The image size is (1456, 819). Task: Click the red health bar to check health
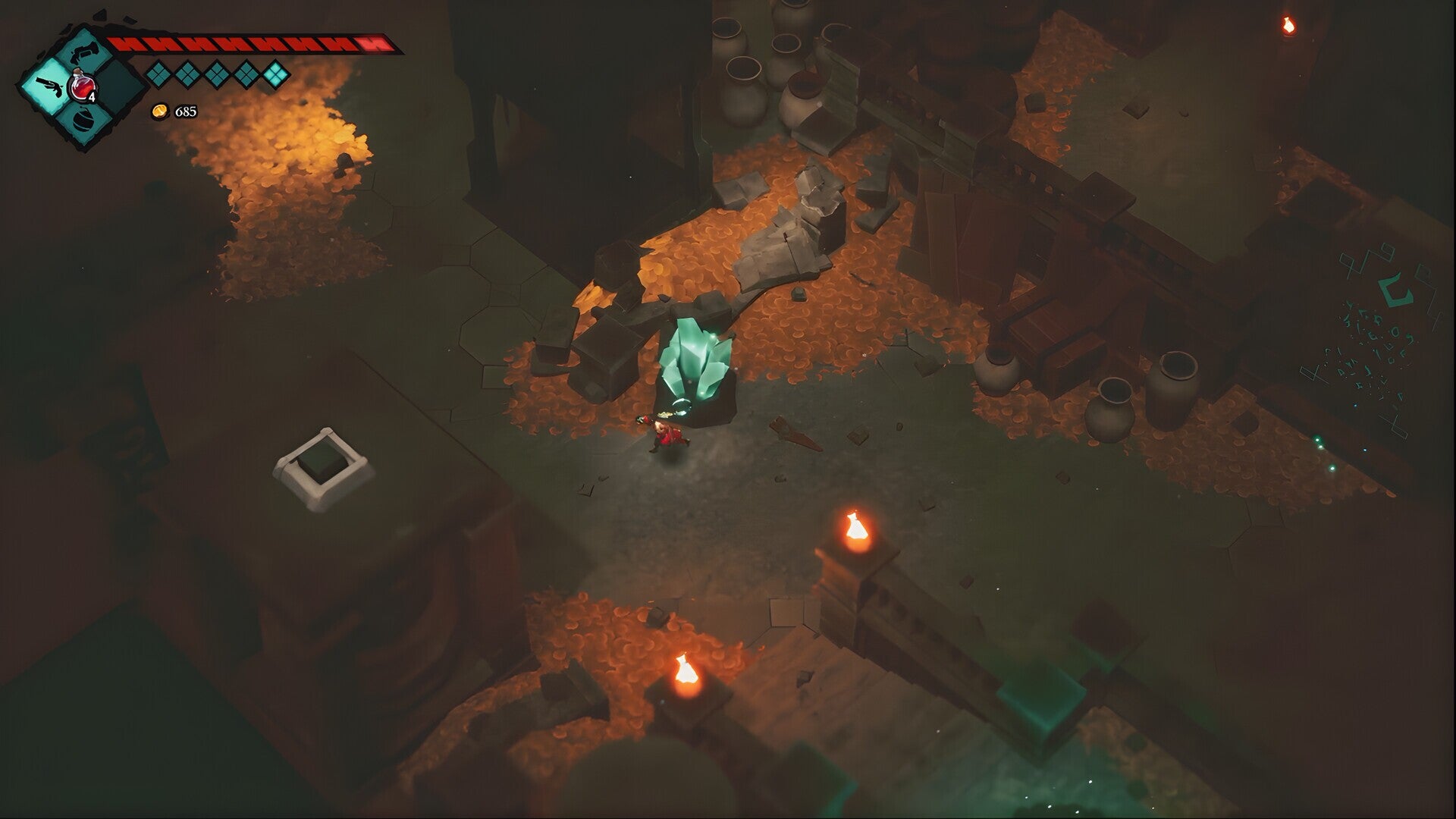[x=250, y=43]
